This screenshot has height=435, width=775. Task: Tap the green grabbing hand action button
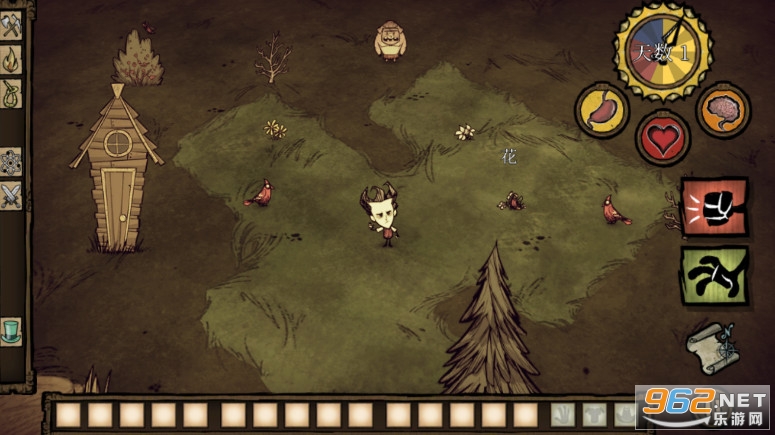click(x=714, y=274)
